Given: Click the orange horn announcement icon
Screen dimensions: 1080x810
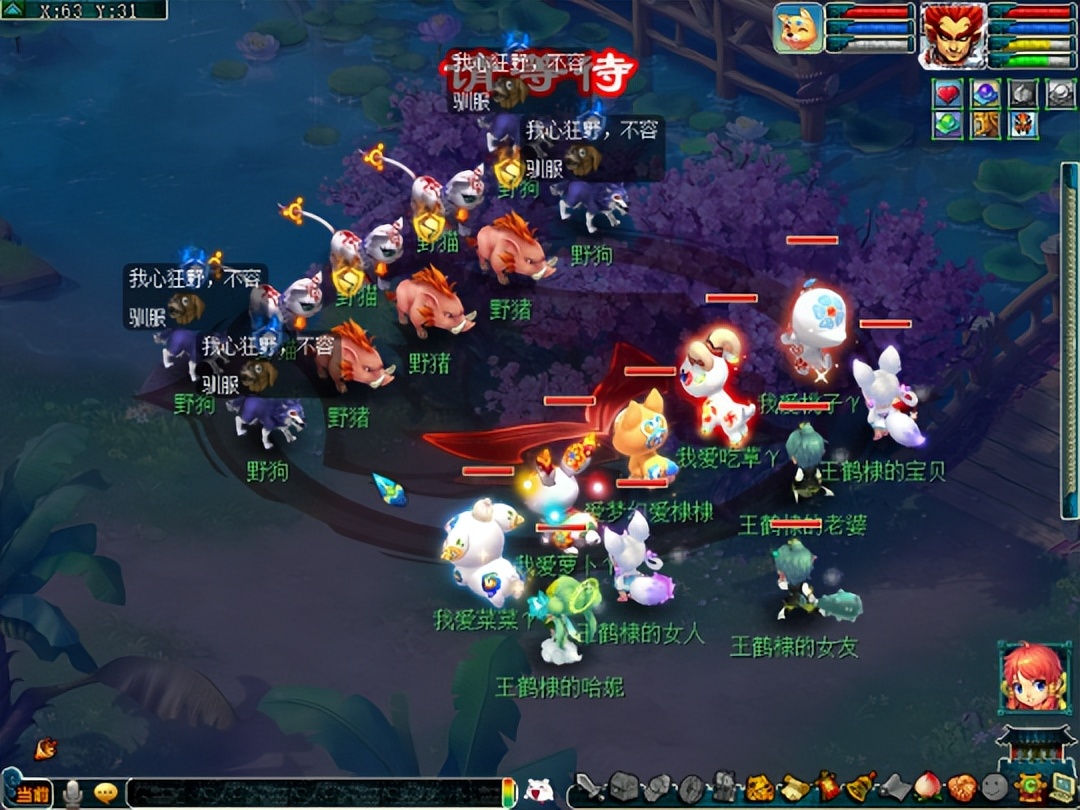Looking at the screenshot, I should 45,748.
